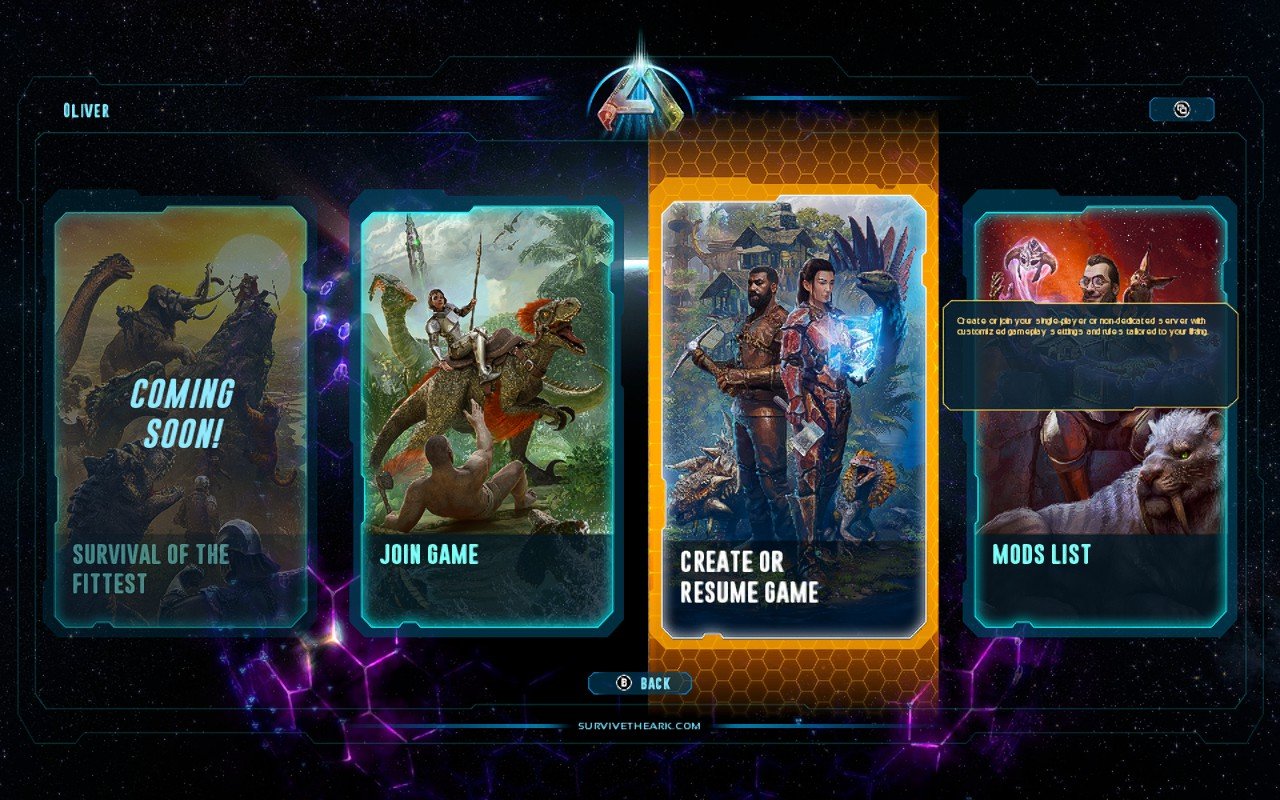This screenshot has height=800, width=1280.
Task: Click the circled B icon on the Back button
Action: point(622,682)
